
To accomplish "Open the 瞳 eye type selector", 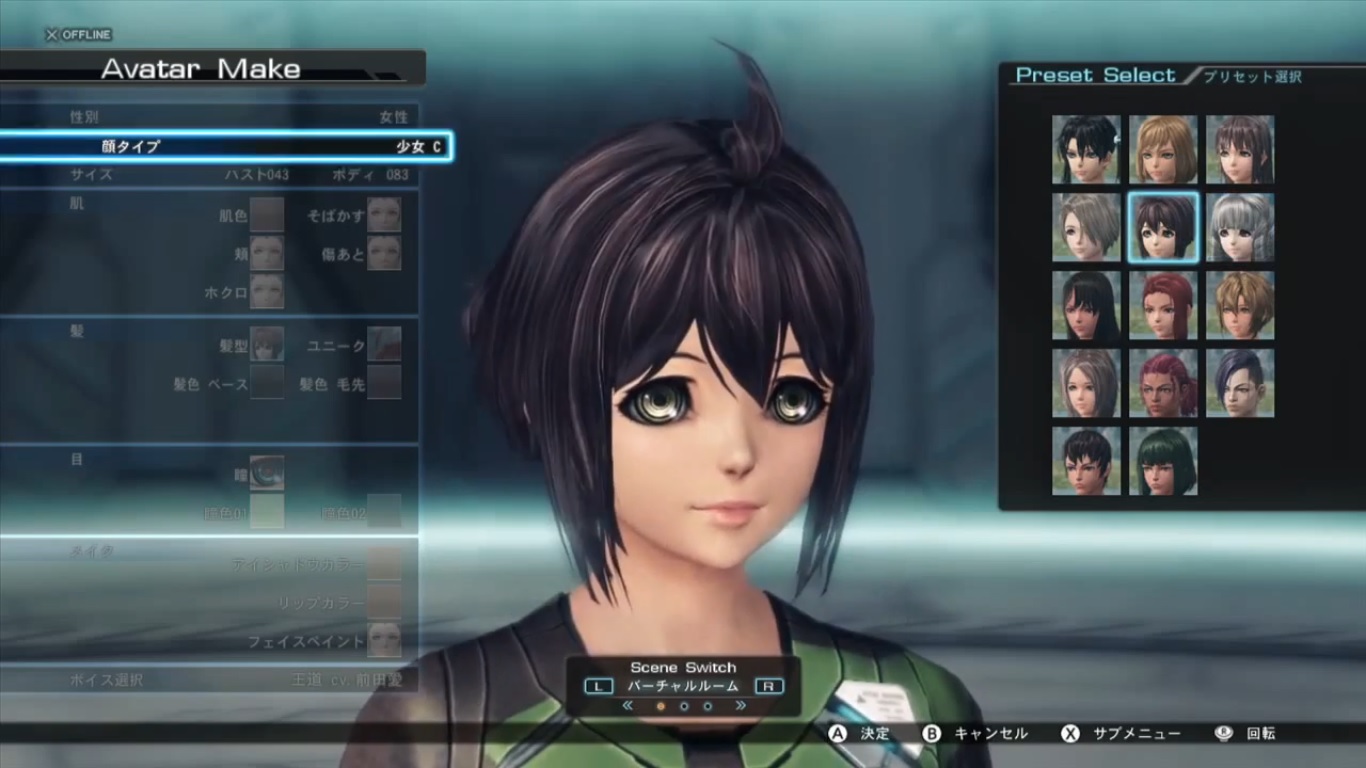I will point(266,473).
